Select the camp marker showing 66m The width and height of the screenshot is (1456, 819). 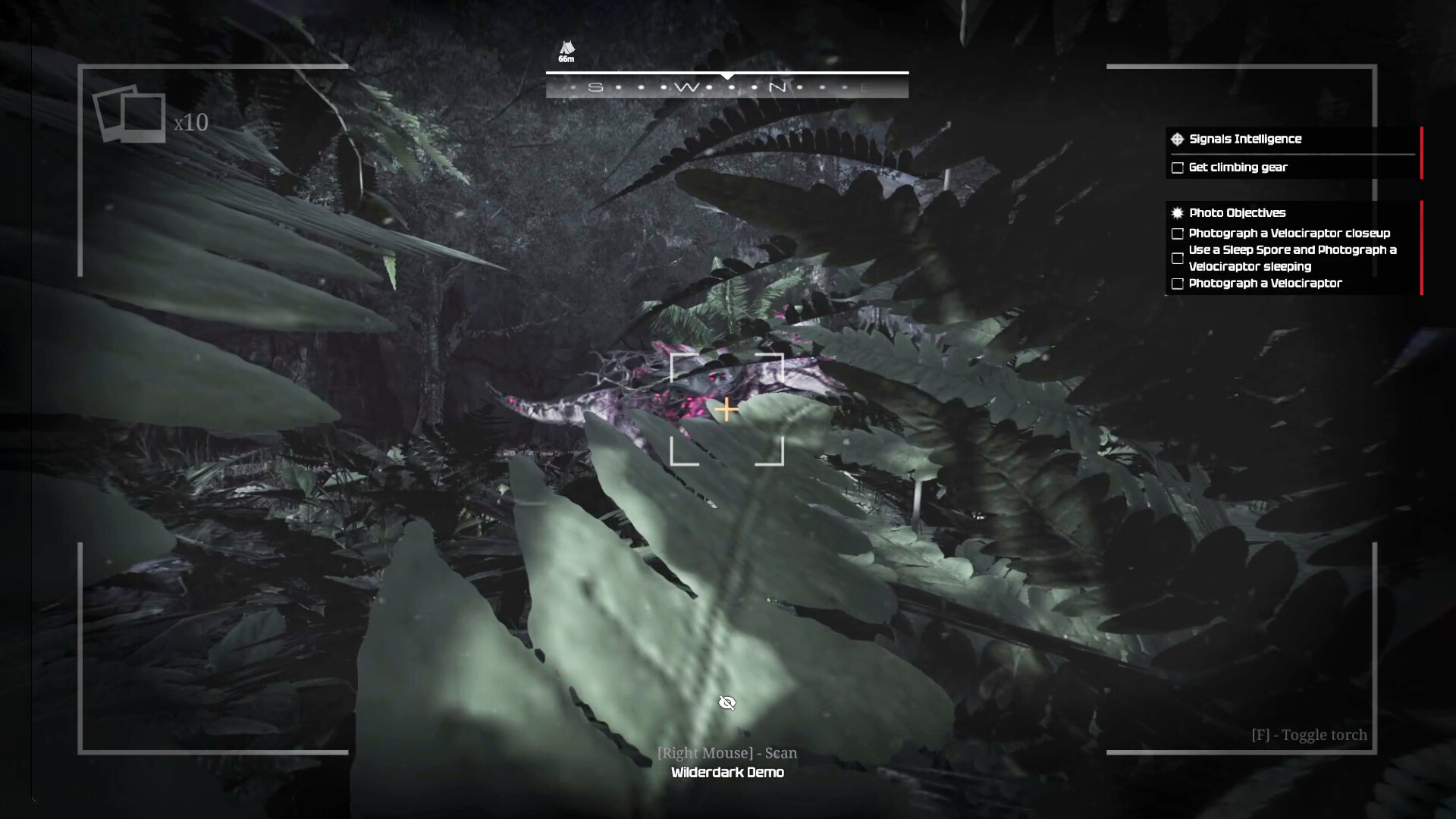click(x=566, y=51)
